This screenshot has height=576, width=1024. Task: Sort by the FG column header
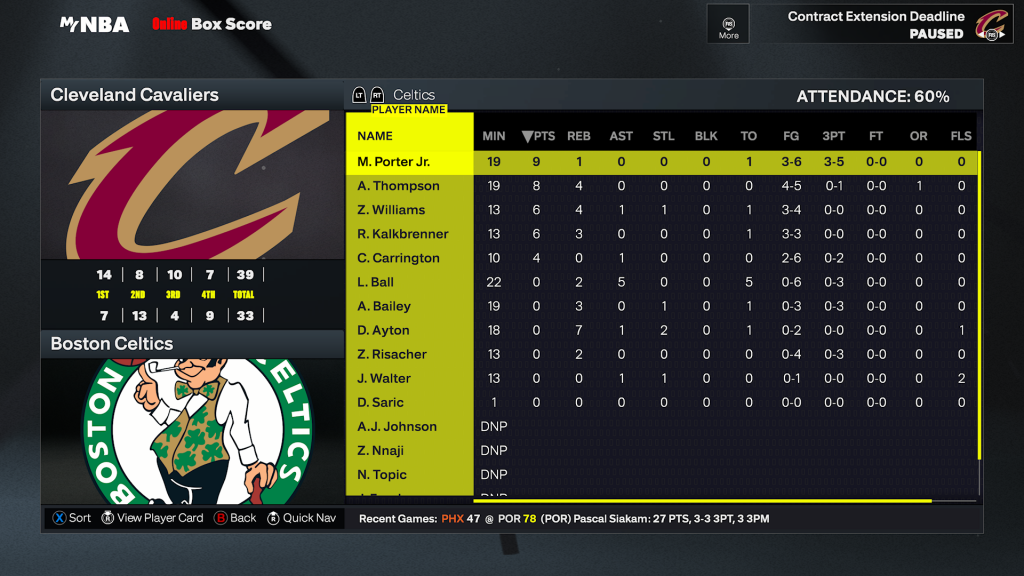791,136
